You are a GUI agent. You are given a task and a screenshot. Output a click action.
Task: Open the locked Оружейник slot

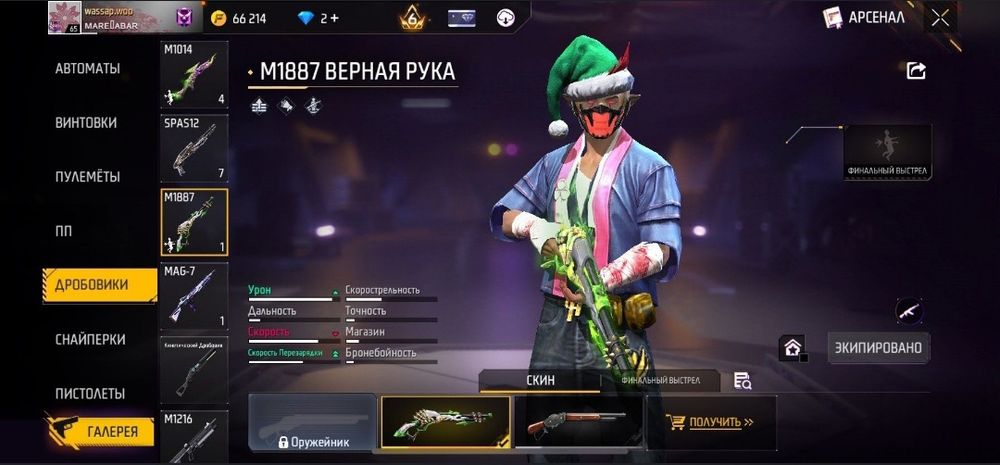[312, 422]
